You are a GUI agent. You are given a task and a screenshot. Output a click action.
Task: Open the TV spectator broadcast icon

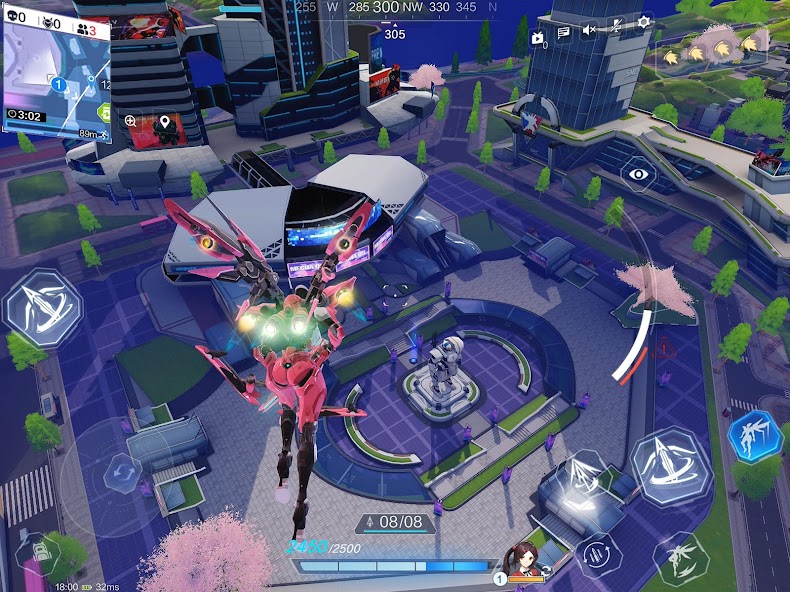click(538, 38)
